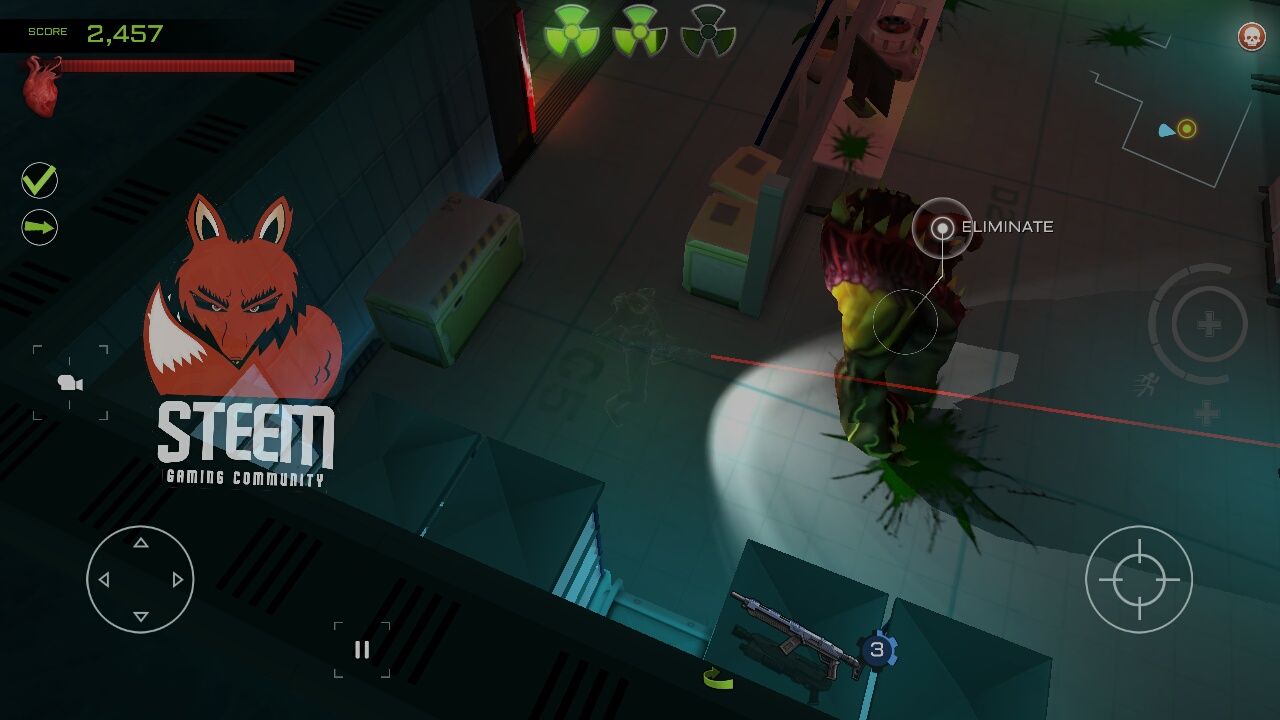
Task: Select the assault rifle weapon slot
Action: click(795, 634)
